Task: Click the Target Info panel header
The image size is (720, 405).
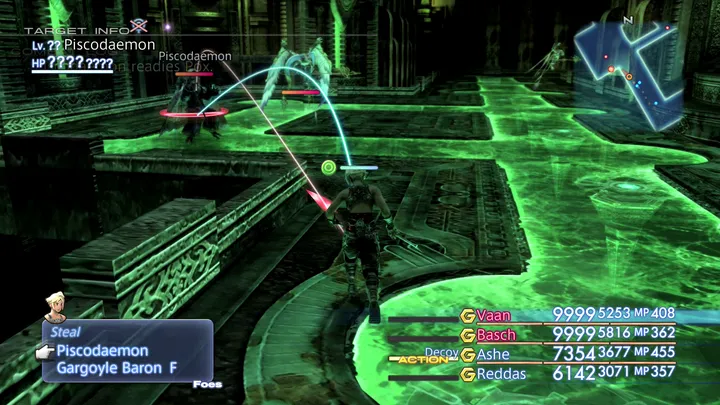Action: tap(71, 30)
